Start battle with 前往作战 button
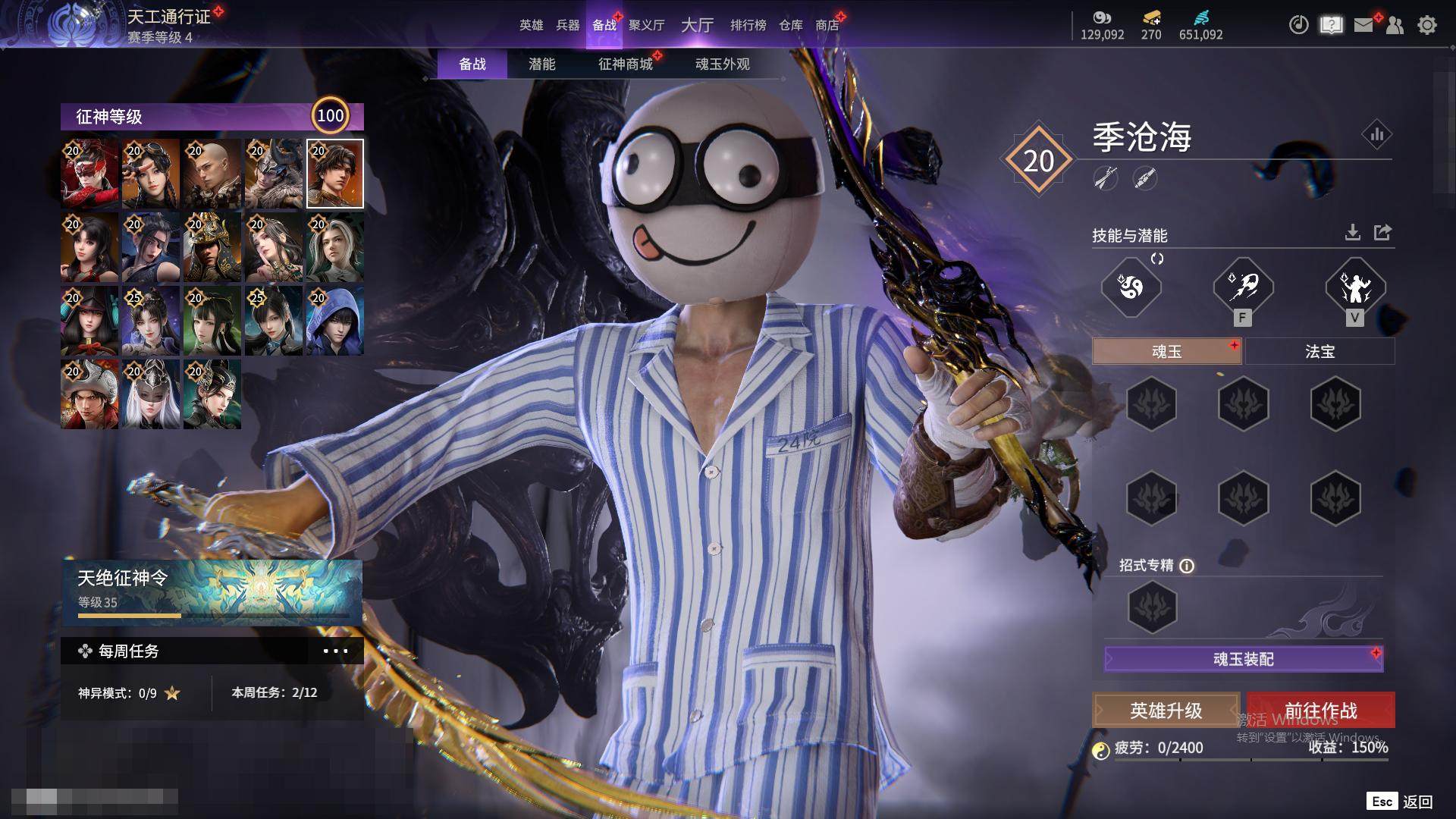This screenshot has height=819, width=1456. 1320,711
